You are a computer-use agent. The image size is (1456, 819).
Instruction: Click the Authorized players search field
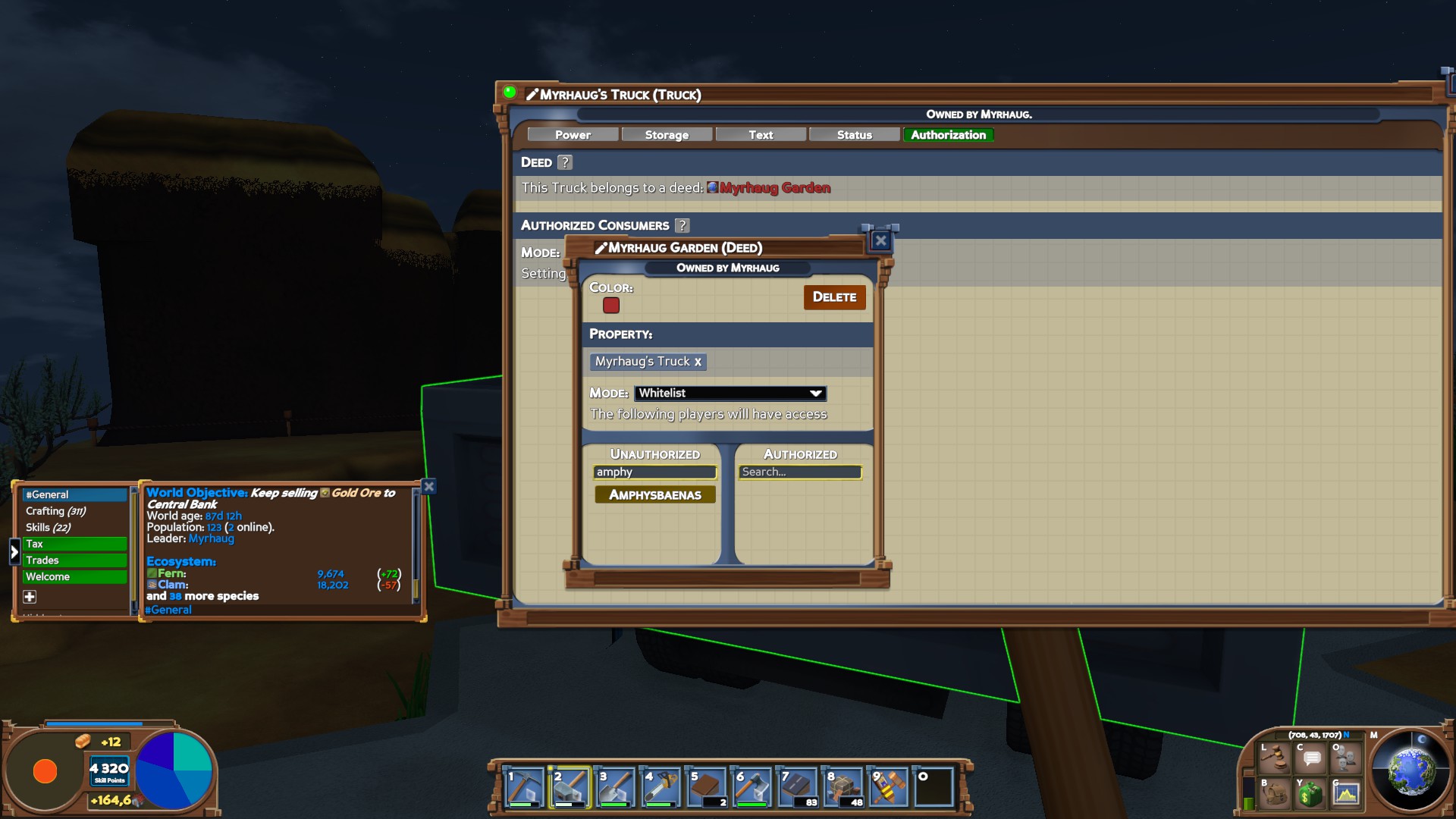[x=801, y=472]
